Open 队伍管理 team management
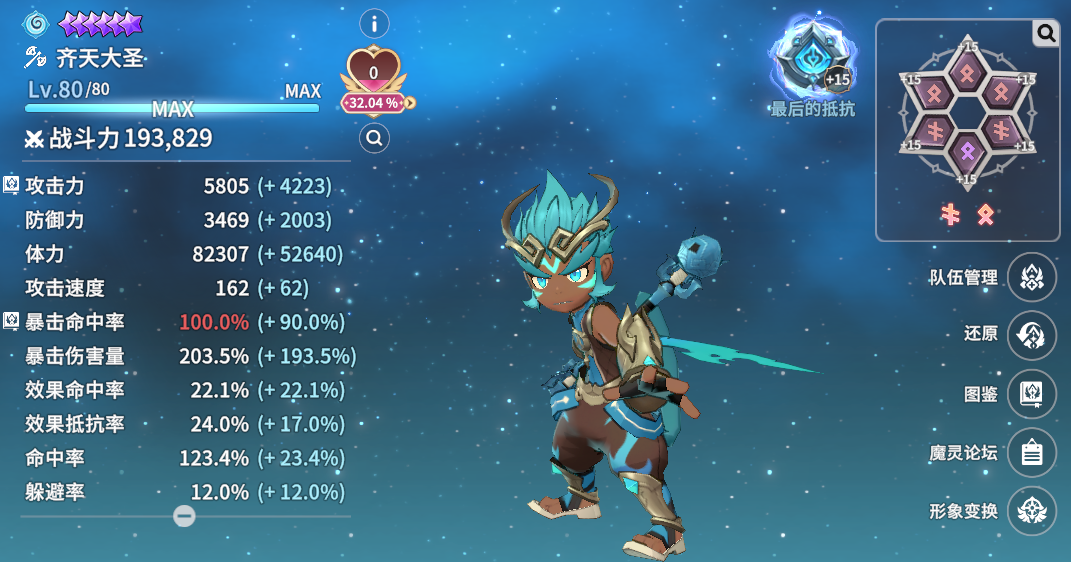 [1032, 278]
